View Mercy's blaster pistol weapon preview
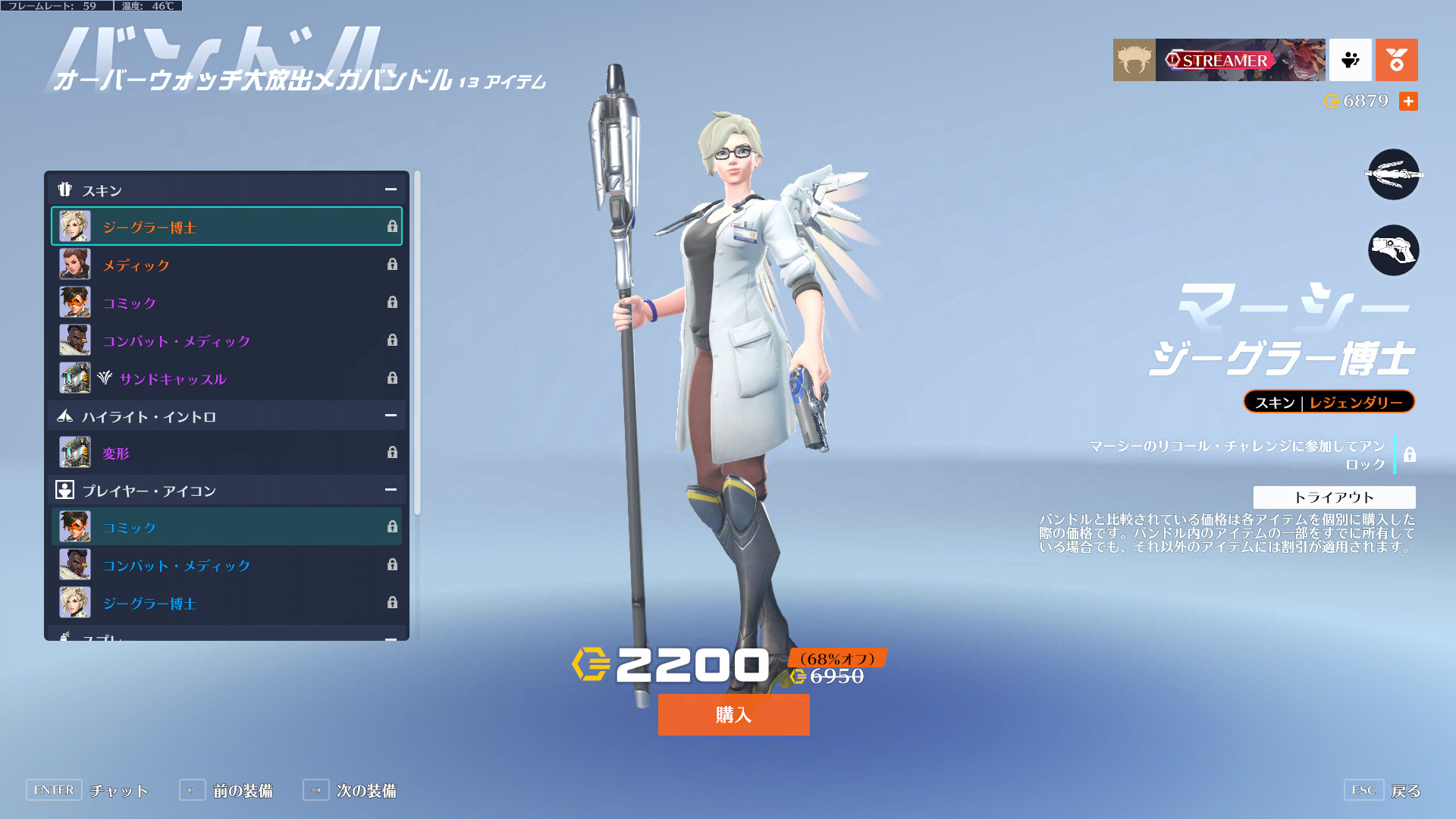 1393,250
